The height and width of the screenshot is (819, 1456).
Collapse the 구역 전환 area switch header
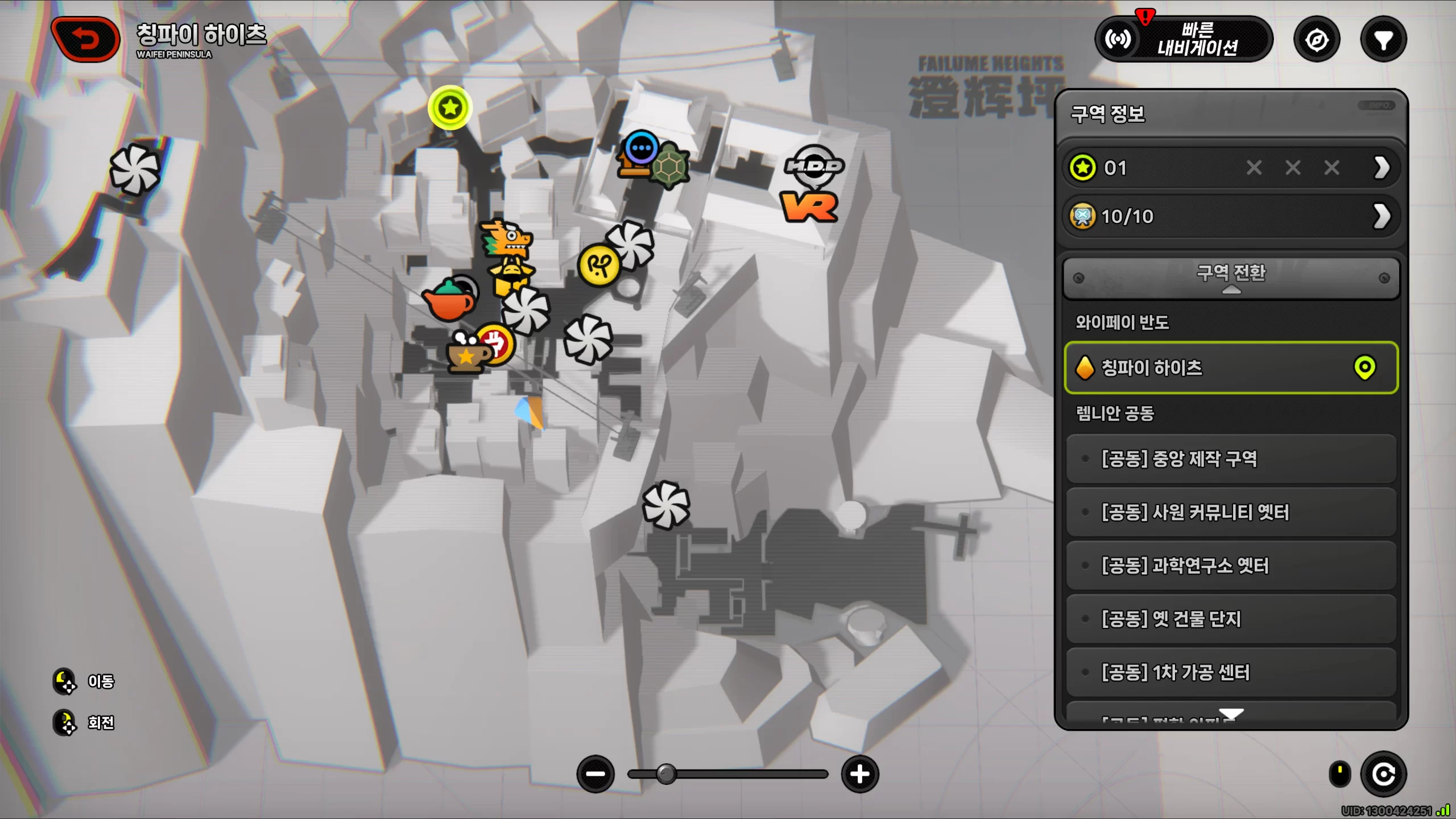click(1231, 278)
